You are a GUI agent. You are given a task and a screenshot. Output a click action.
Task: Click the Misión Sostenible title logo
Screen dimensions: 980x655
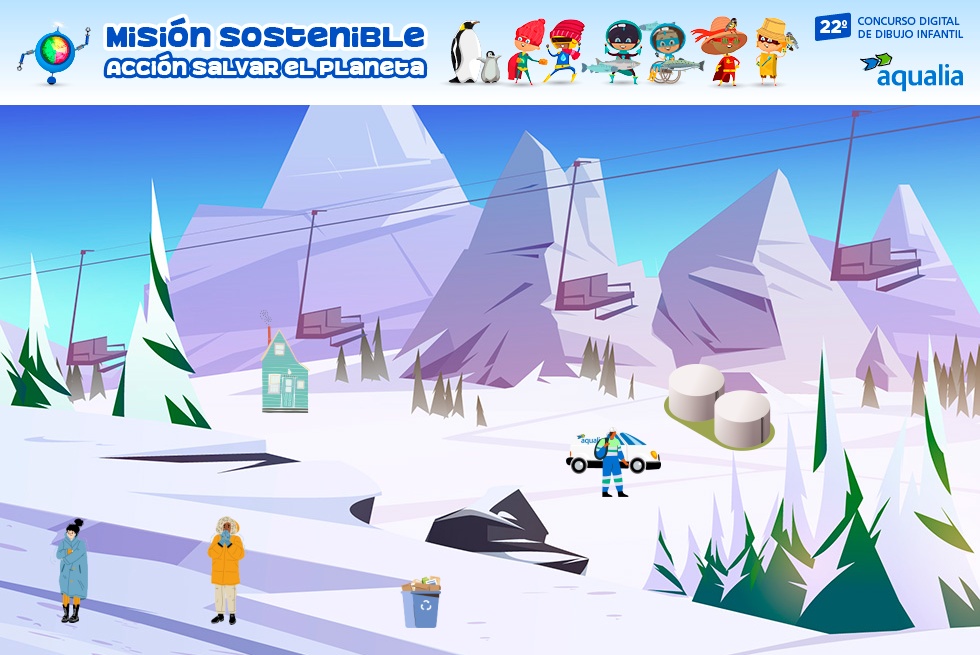(x=265, y=51)
